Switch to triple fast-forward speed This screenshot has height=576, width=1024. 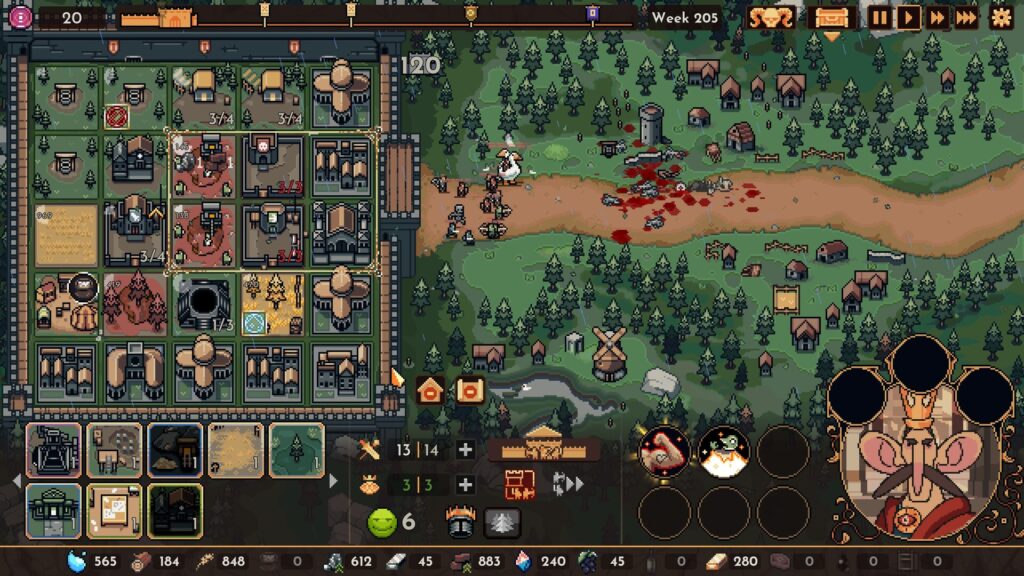click(x=966, y=17)
